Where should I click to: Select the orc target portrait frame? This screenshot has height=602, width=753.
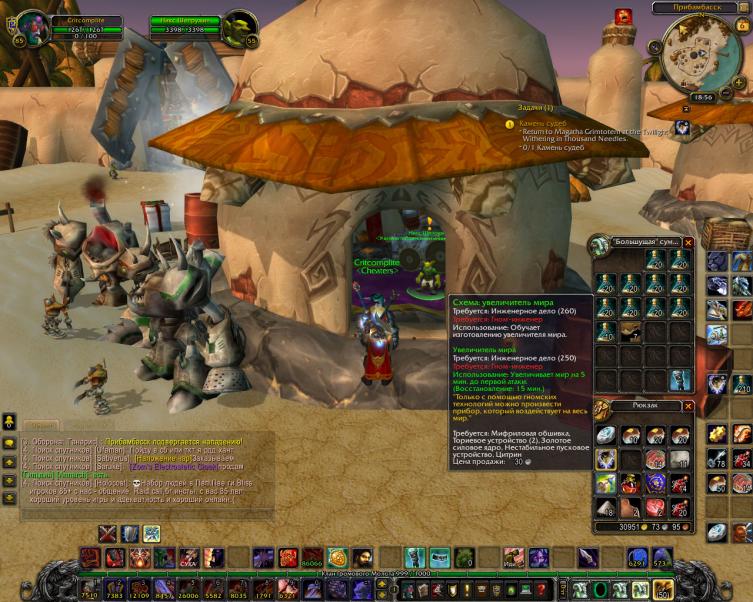click(238, 28)
